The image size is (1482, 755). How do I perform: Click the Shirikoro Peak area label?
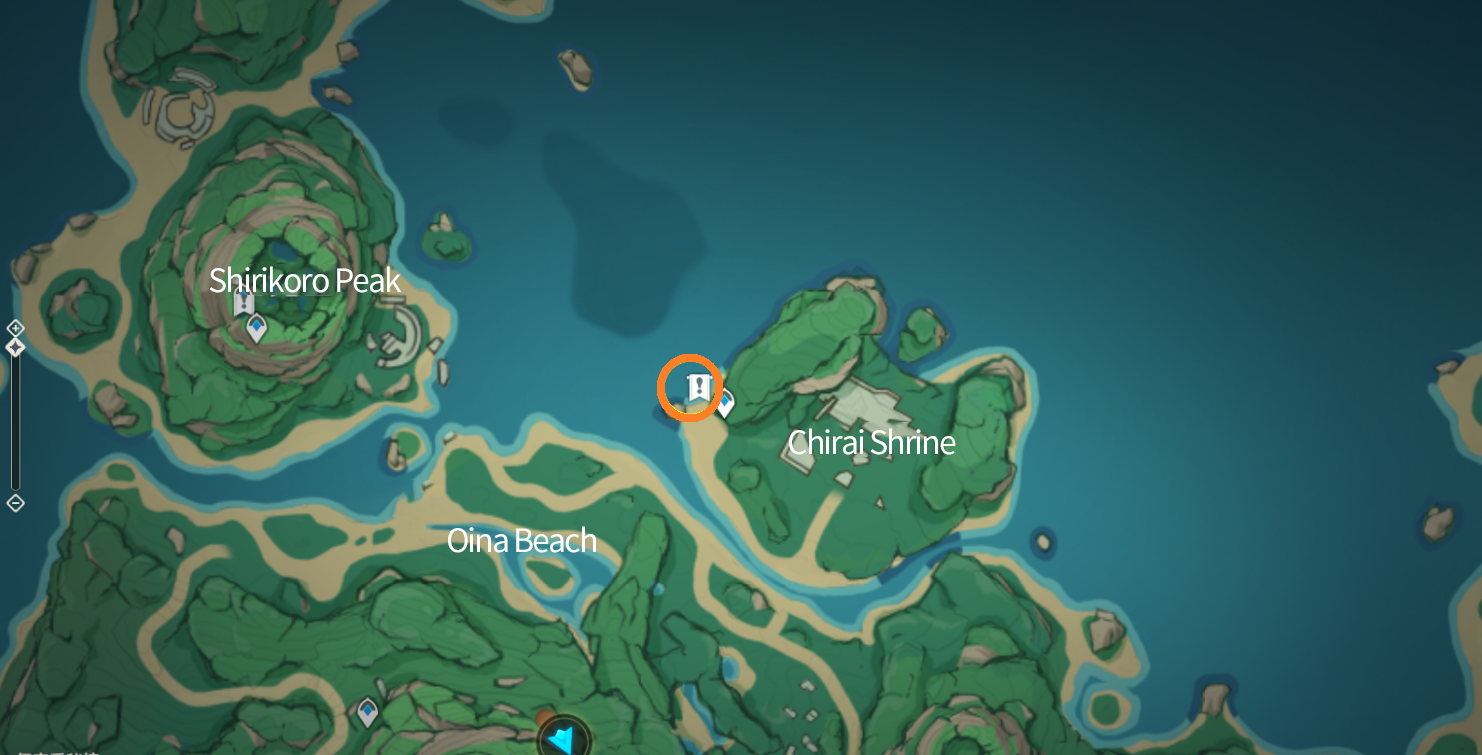tap(304, 281)
